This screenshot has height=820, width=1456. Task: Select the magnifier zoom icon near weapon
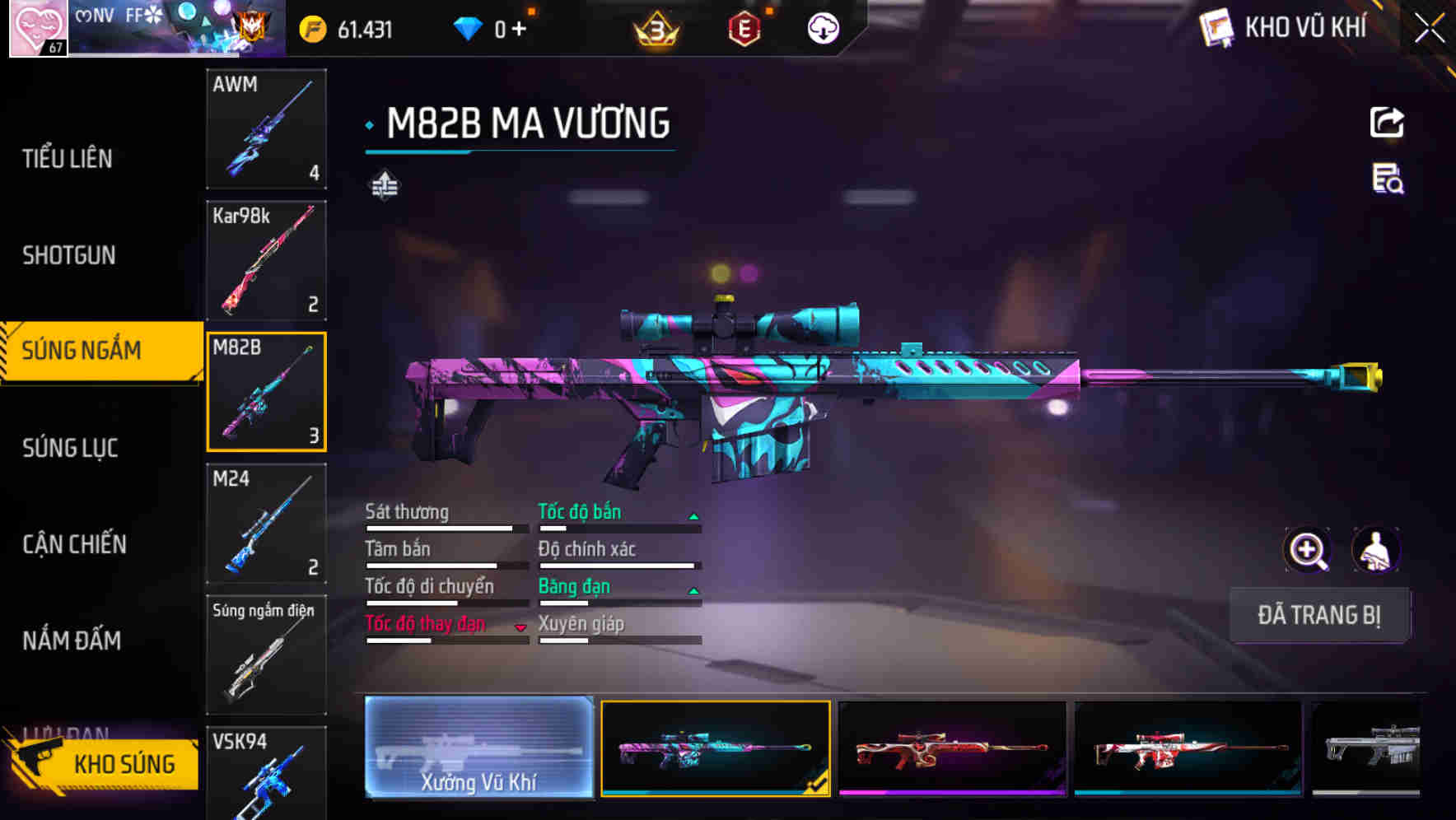click(x=1308, y=550)
